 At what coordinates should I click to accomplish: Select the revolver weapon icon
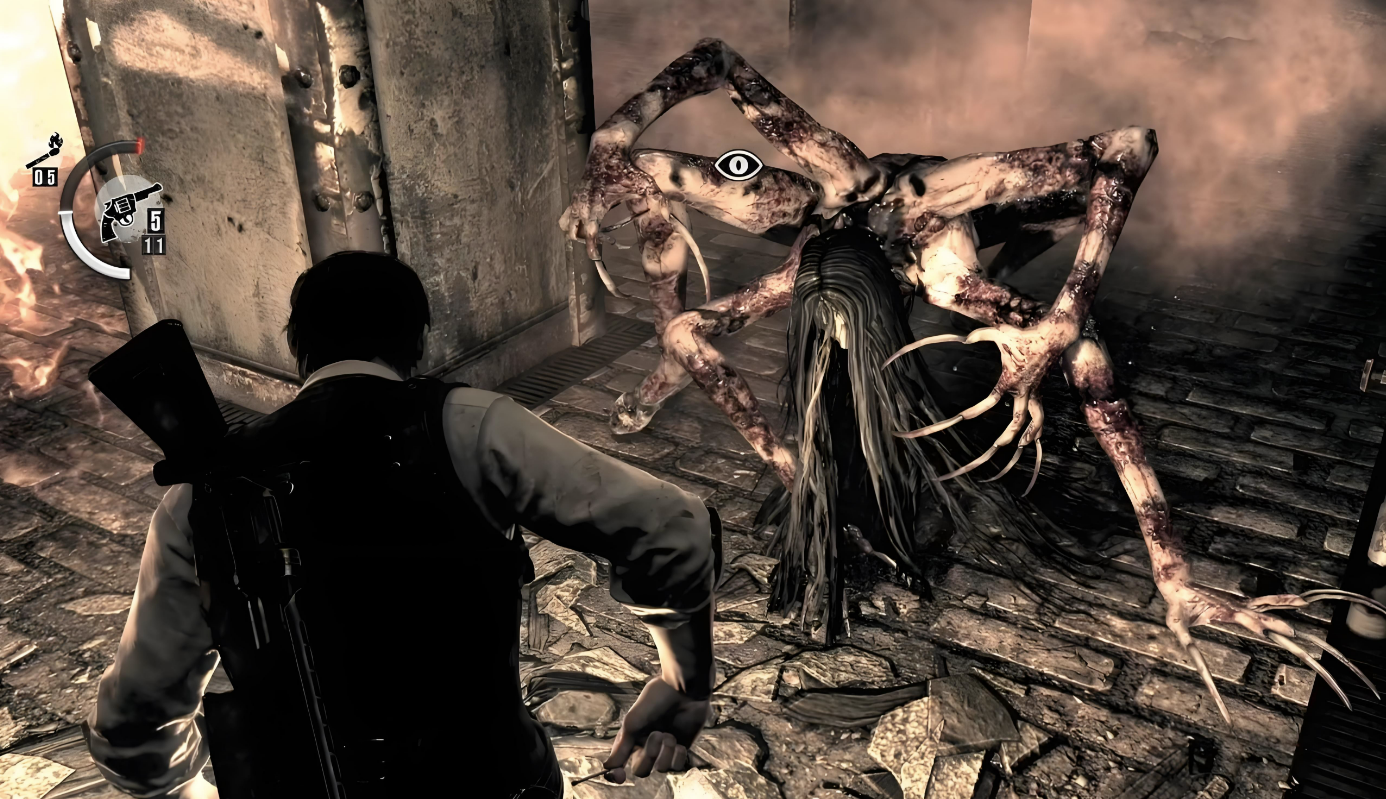pos(127,211)
